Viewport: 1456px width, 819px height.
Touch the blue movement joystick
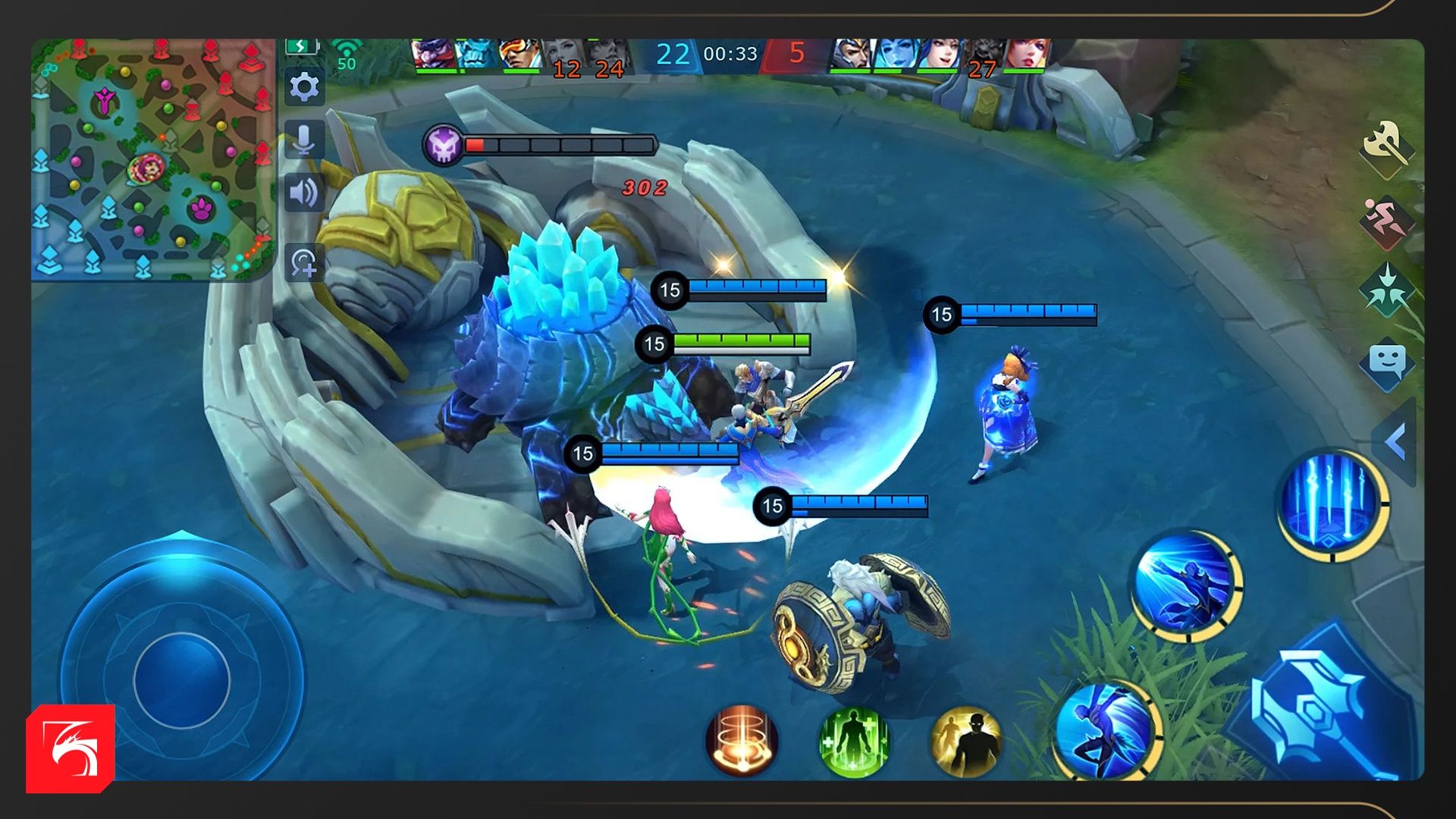[182, 679]
